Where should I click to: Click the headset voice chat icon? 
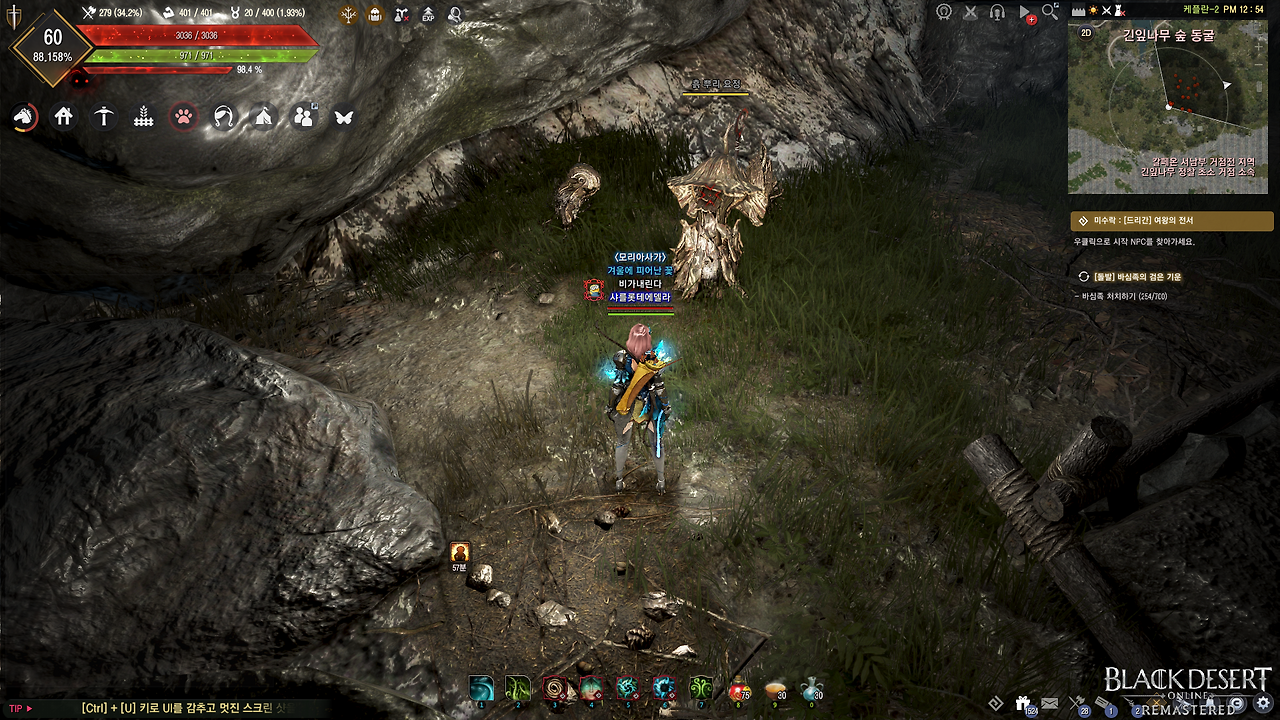(x=997, y=12)
